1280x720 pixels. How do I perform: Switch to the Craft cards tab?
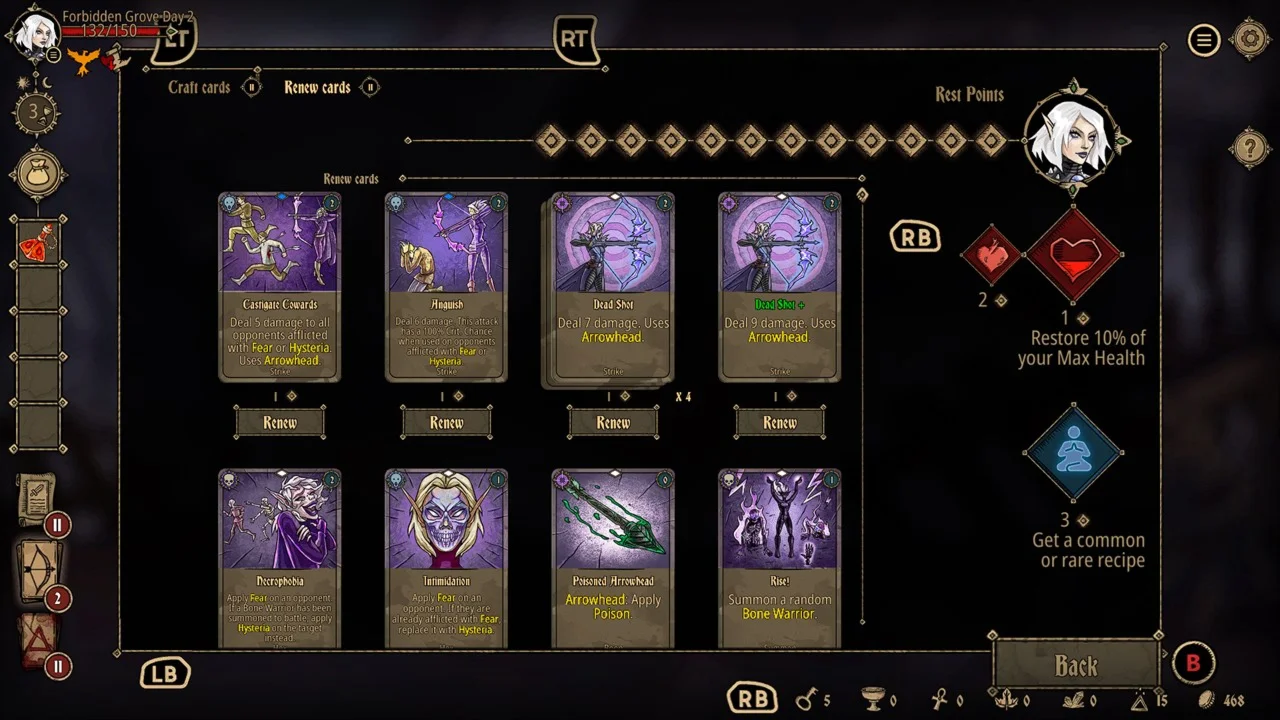pyautogui.click(x=199, y=88)
